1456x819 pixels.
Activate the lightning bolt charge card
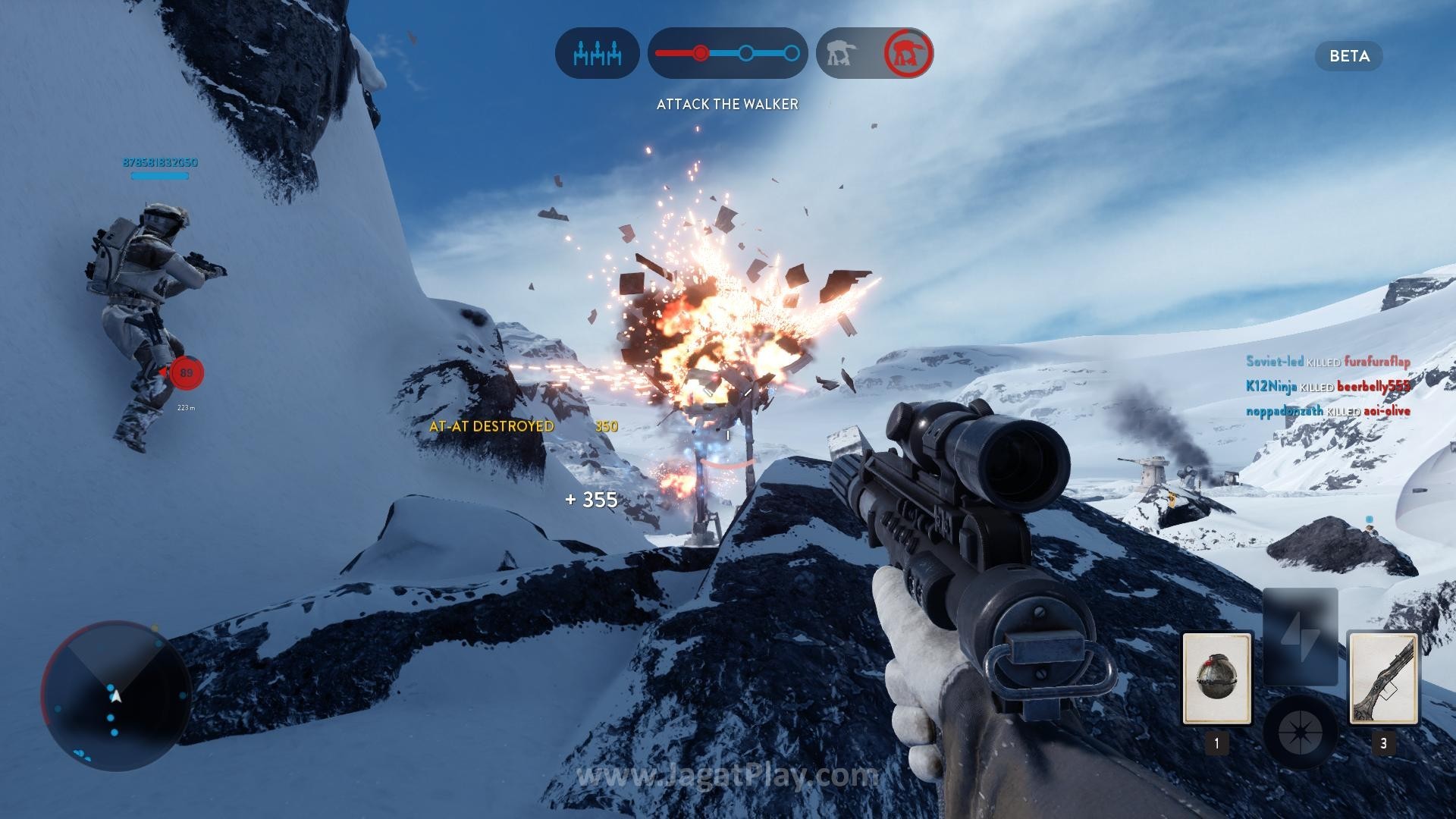click(1300, 635)
